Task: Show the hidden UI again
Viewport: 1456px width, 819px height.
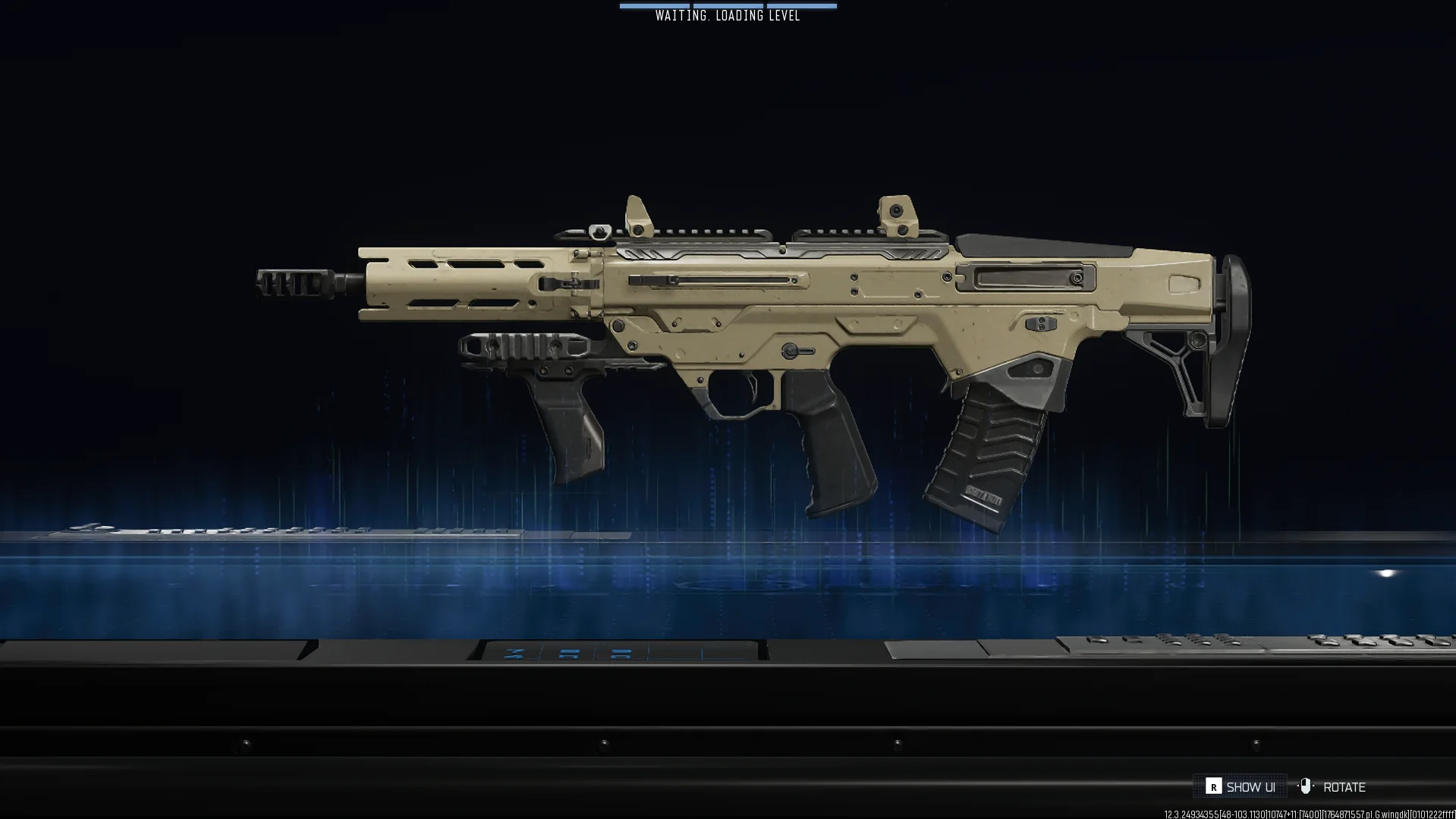Action: click(1241, 787)
